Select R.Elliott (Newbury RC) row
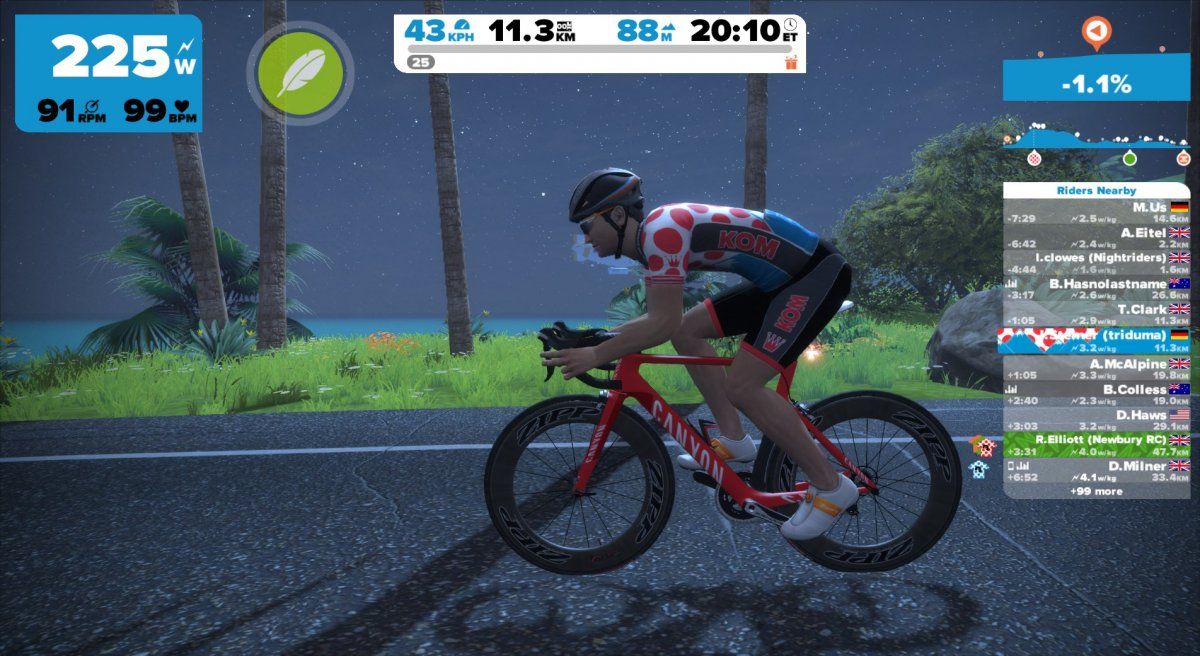This screenshot has width=1200, height=656. pos(1097,446)
